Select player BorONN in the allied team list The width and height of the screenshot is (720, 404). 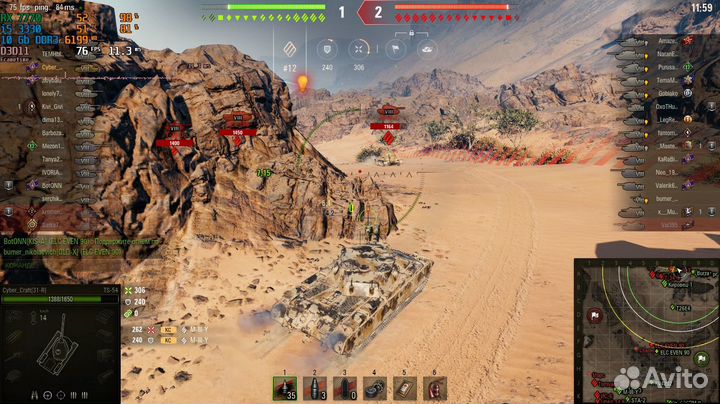click(x=52, y=185)
